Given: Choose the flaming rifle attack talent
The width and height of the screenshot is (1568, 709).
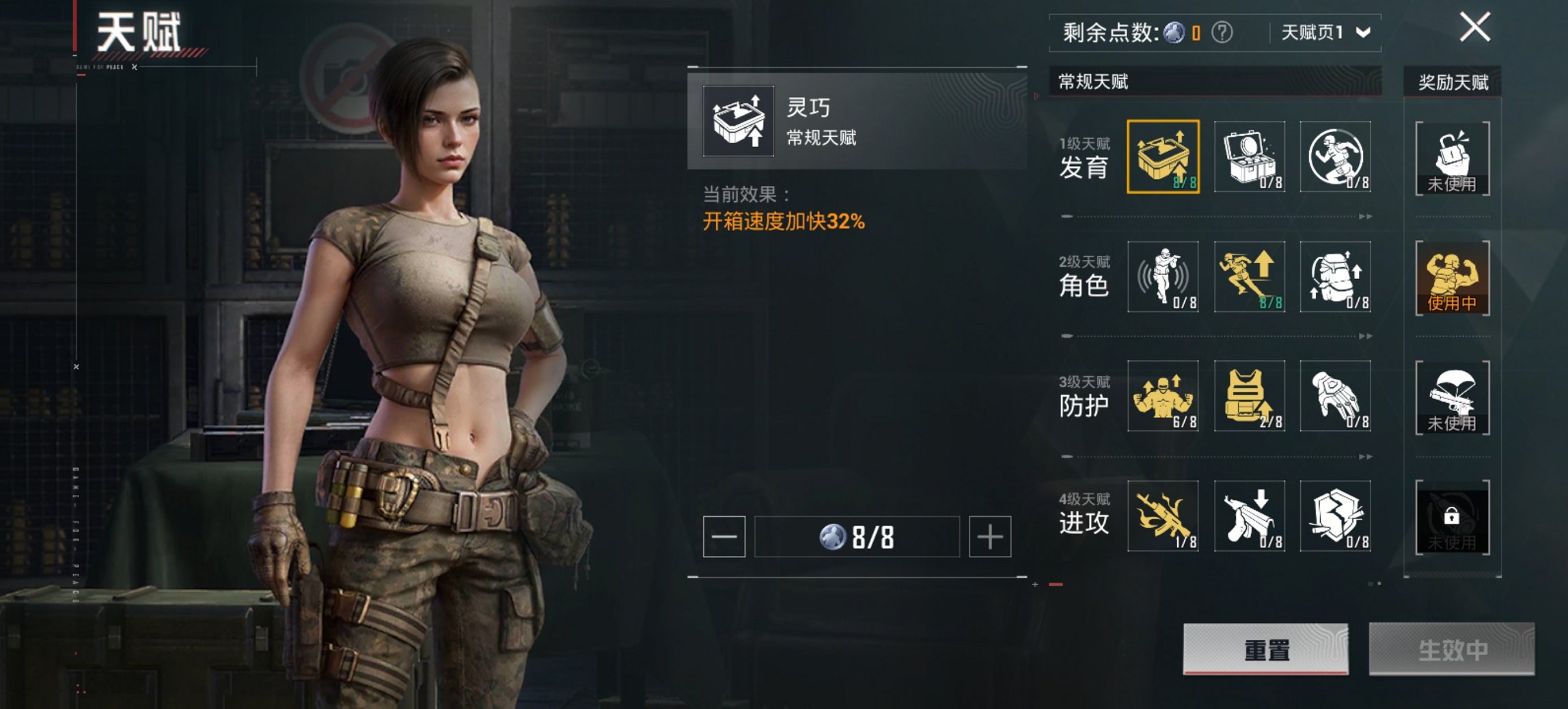Looking at the screenshot, I should tap(1163, 516).
